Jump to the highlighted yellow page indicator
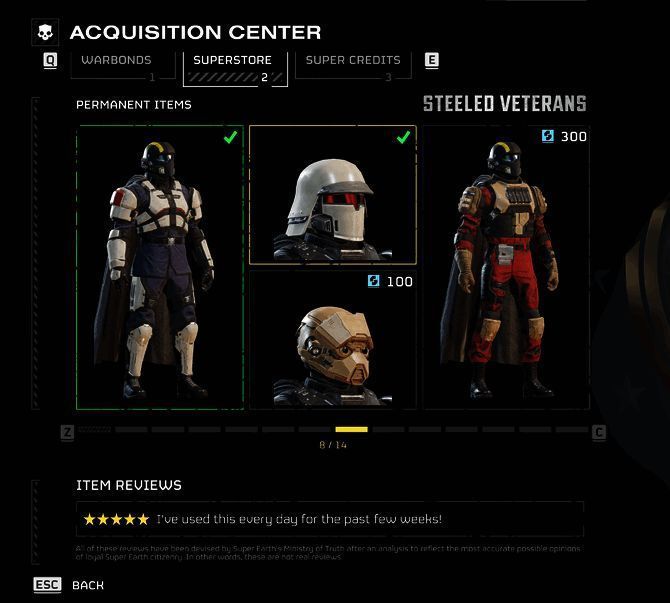670x603 pixels. pos(351,430)
